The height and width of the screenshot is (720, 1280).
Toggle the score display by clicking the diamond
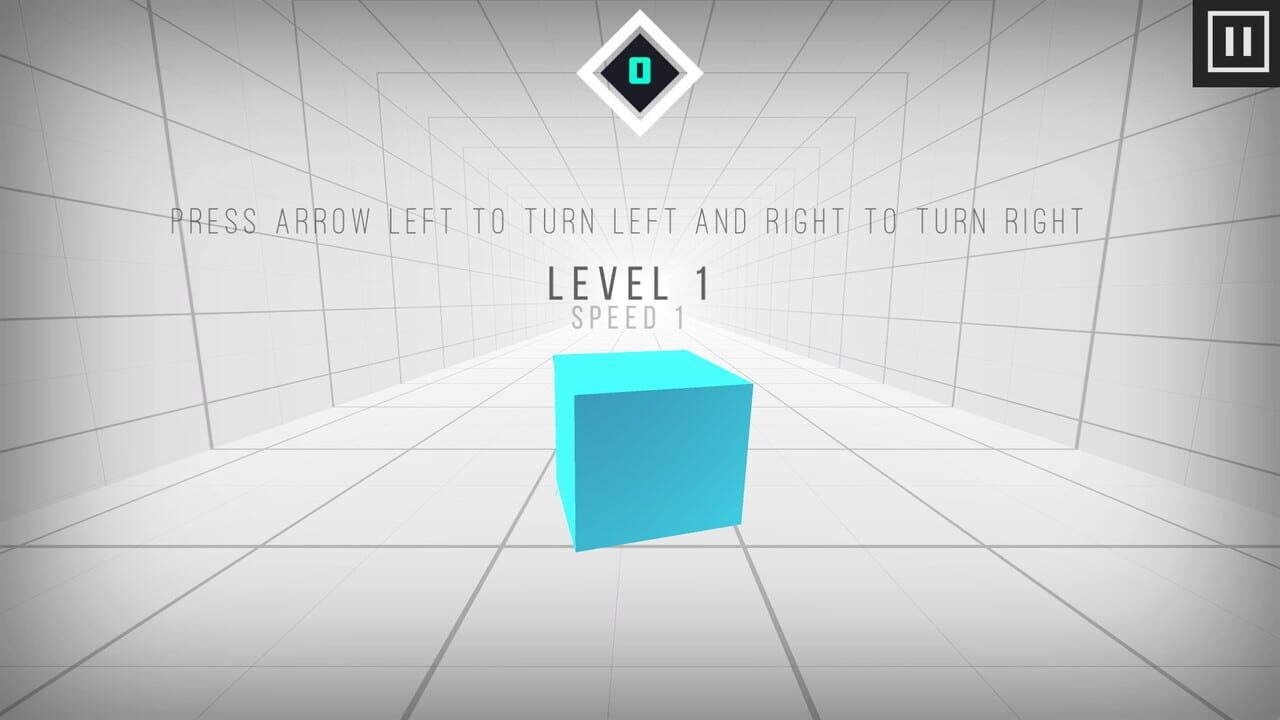point(639,68)
